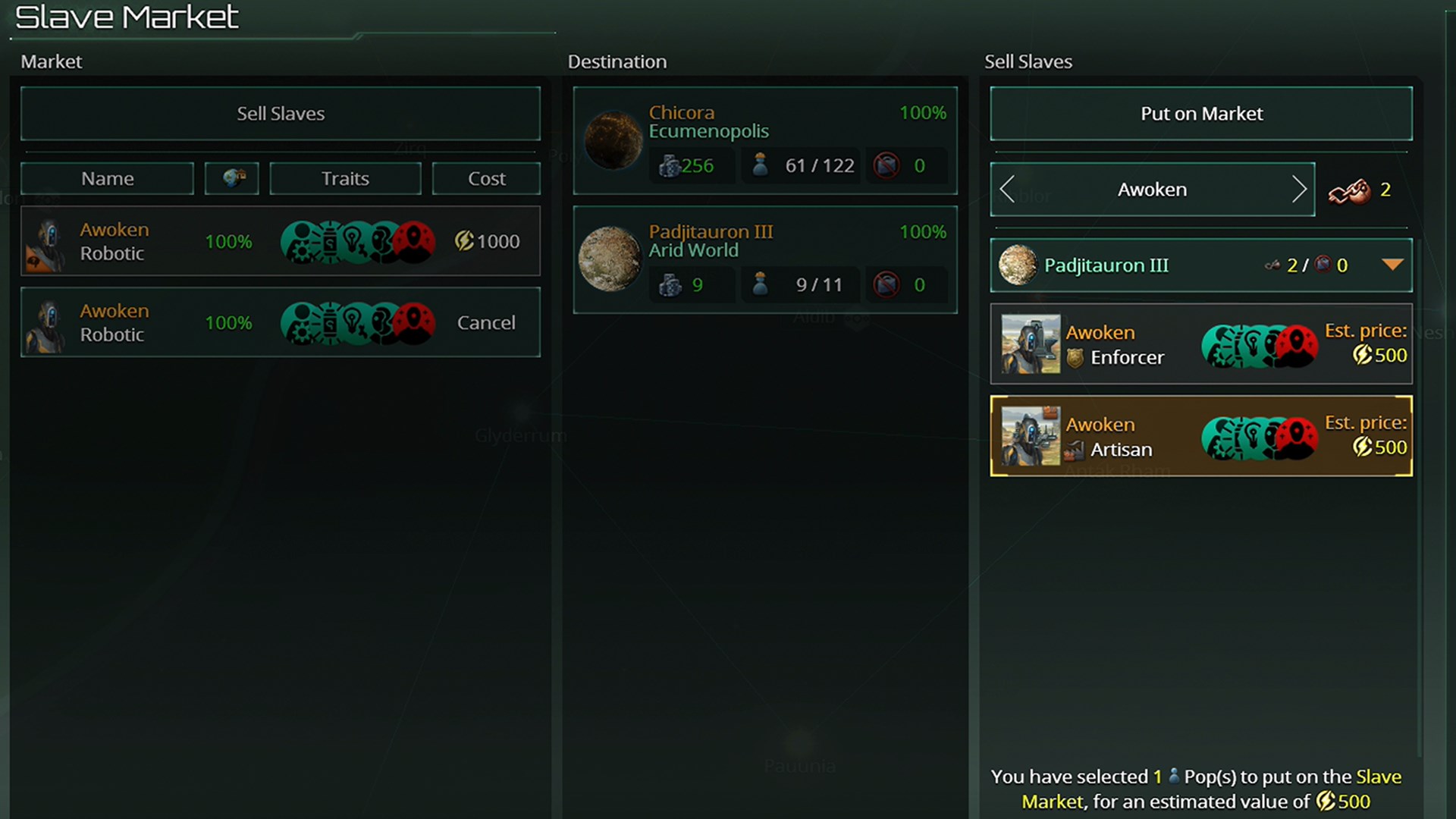This screenshot has width=1456, height=819.
Task: Click the Sell Slaves market button
Action: click(x=281, y=114)
